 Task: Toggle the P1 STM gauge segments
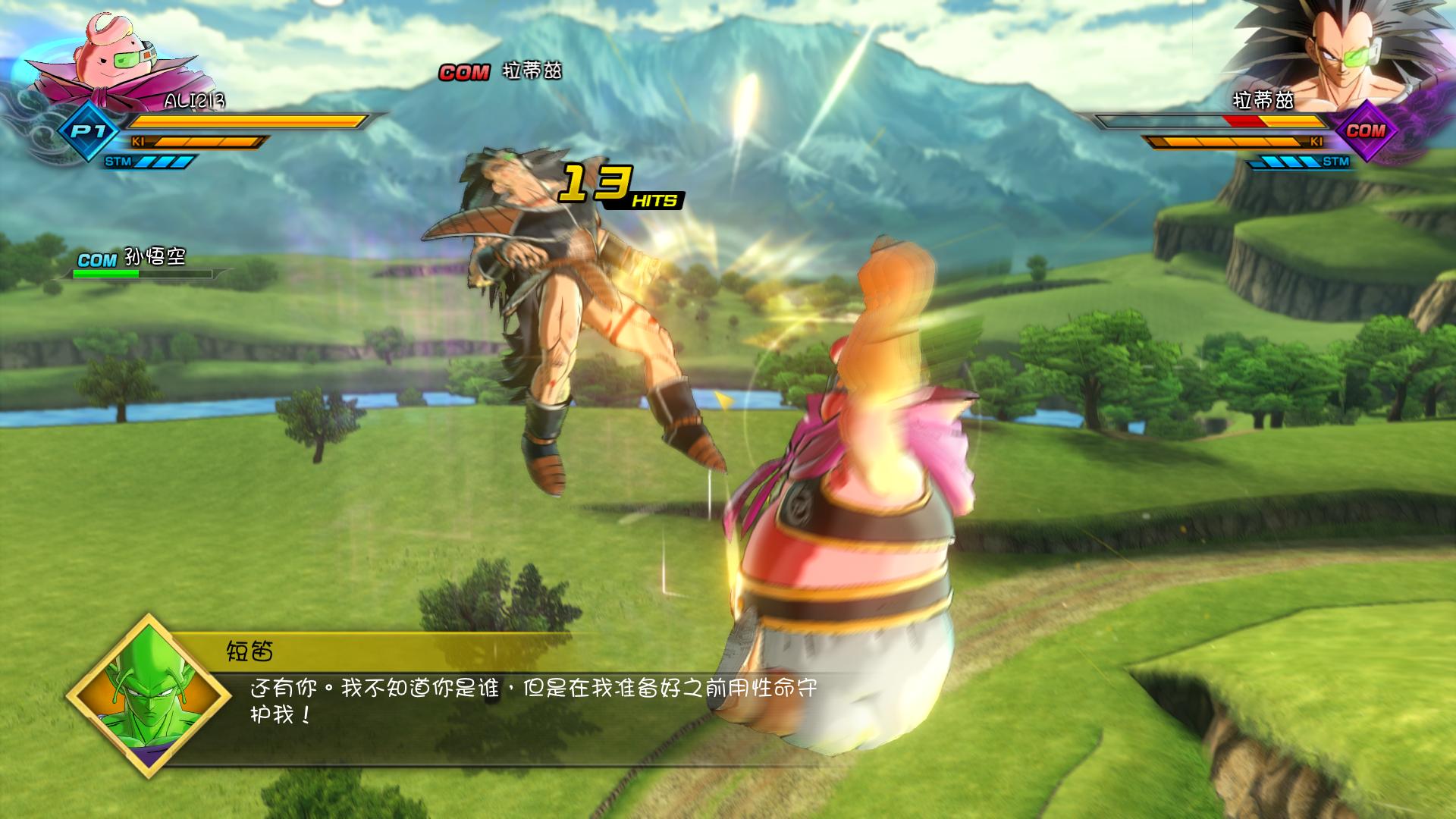click(163, 162)
